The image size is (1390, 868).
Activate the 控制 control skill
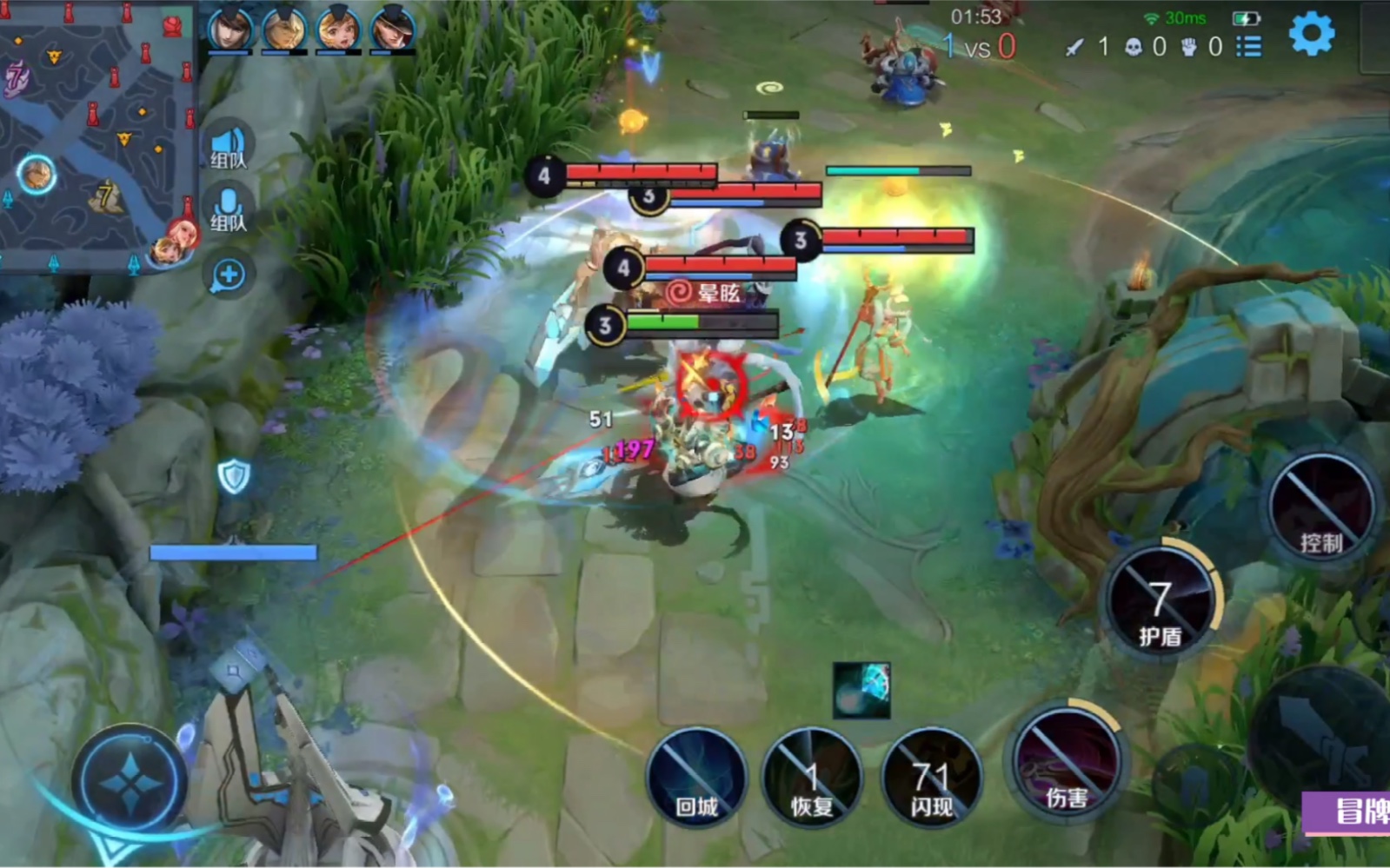(x=1322, y=508)
